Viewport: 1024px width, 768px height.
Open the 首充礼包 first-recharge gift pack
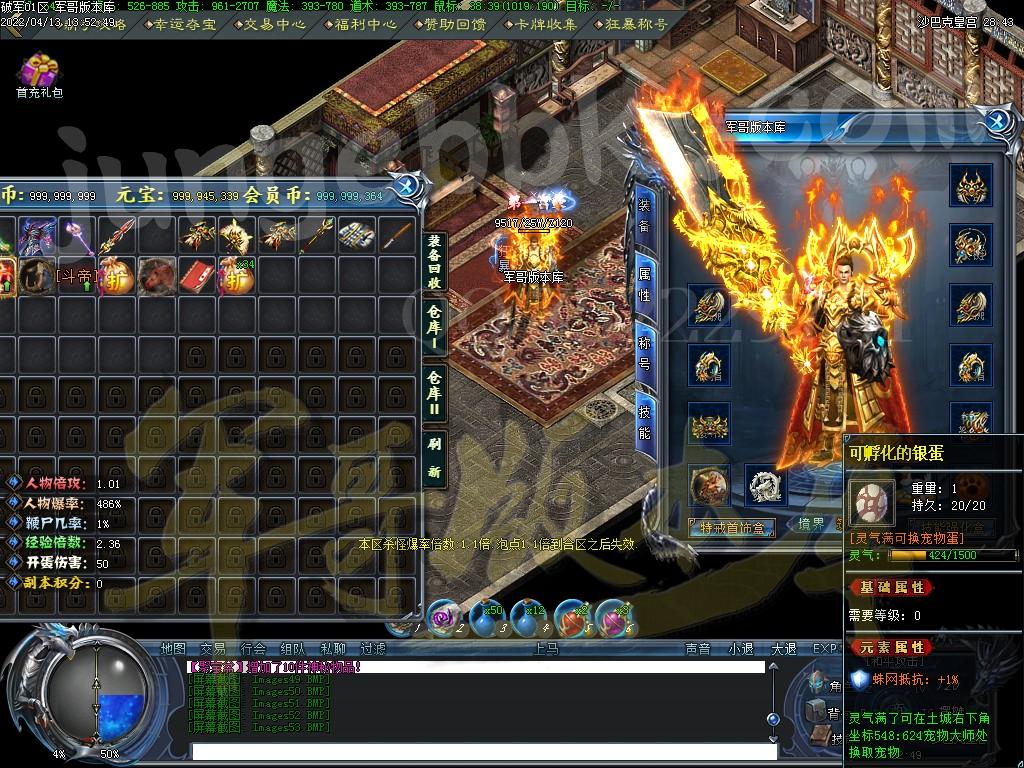click(x=39, y=73)
